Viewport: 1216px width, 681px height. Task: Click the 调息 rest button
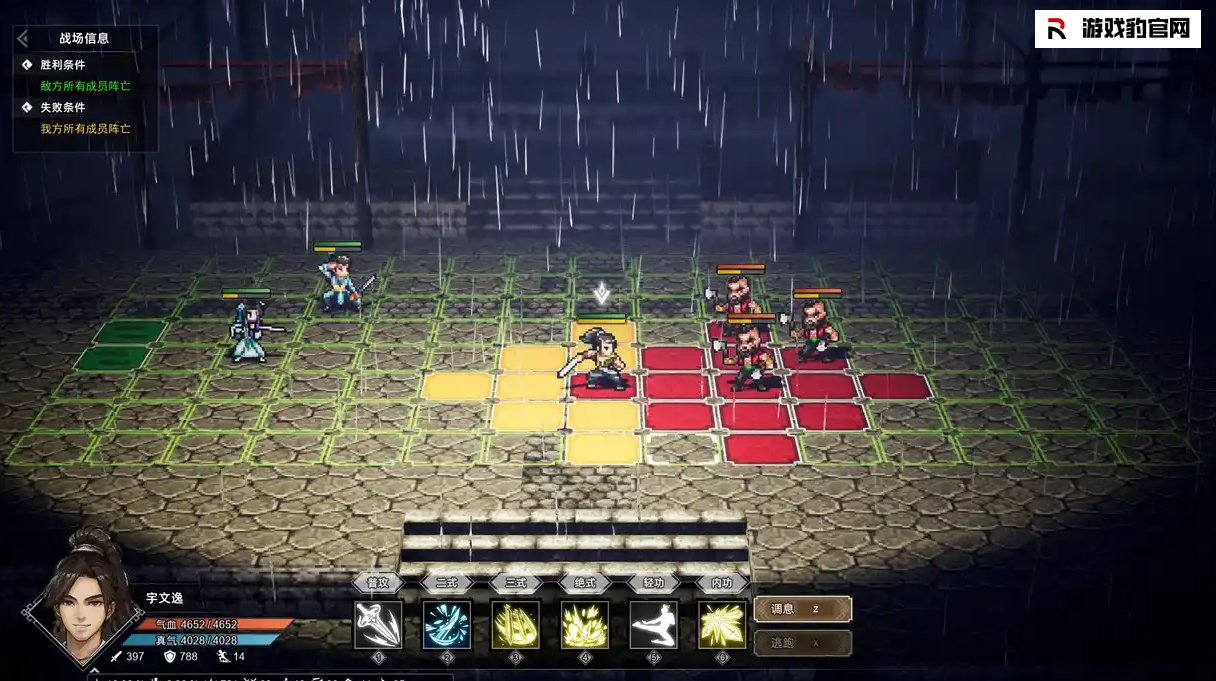802,609
